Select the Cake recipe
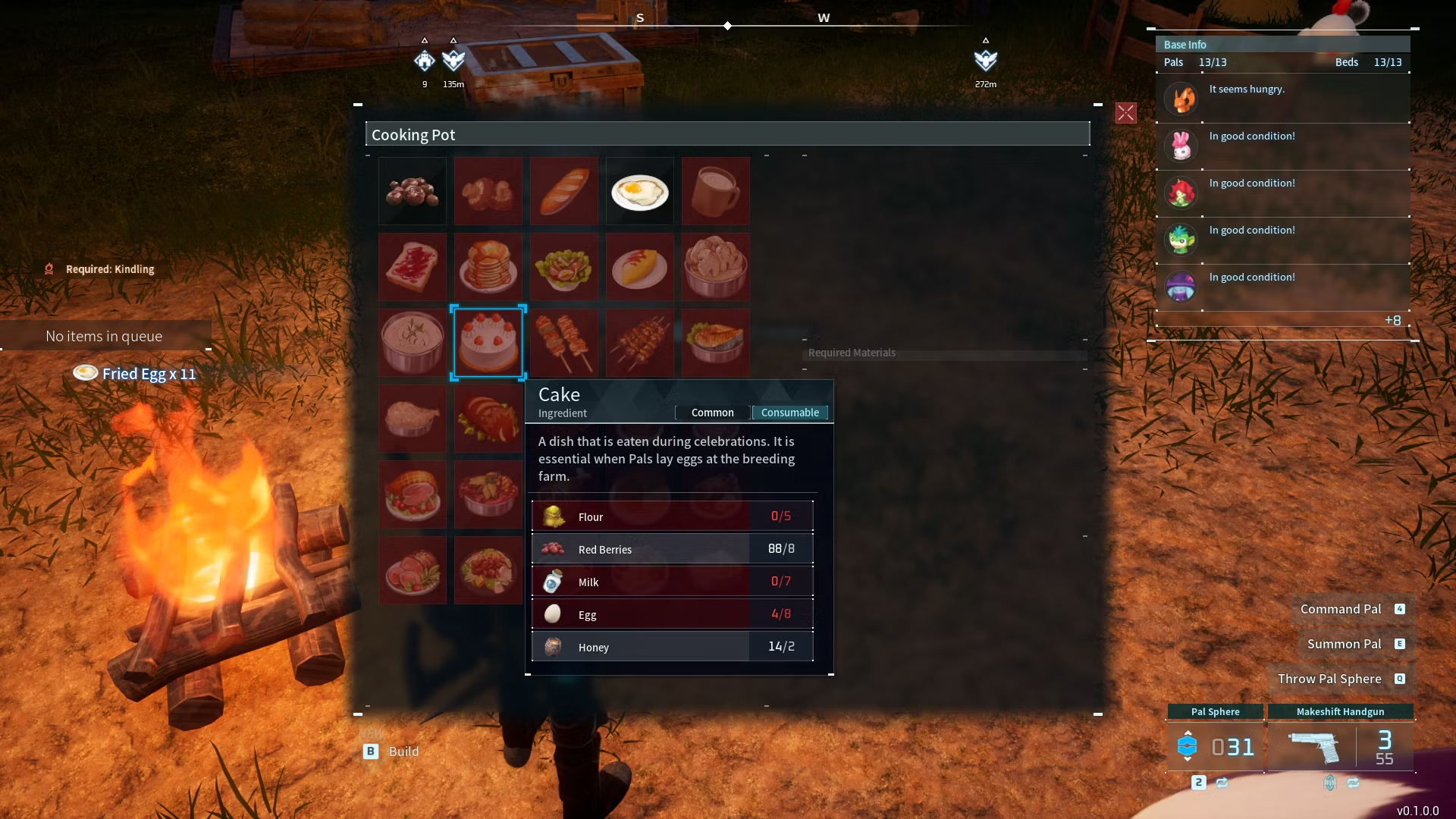Image resolution: width=1456 pixels, height=819 pixels. coord(488,342)
